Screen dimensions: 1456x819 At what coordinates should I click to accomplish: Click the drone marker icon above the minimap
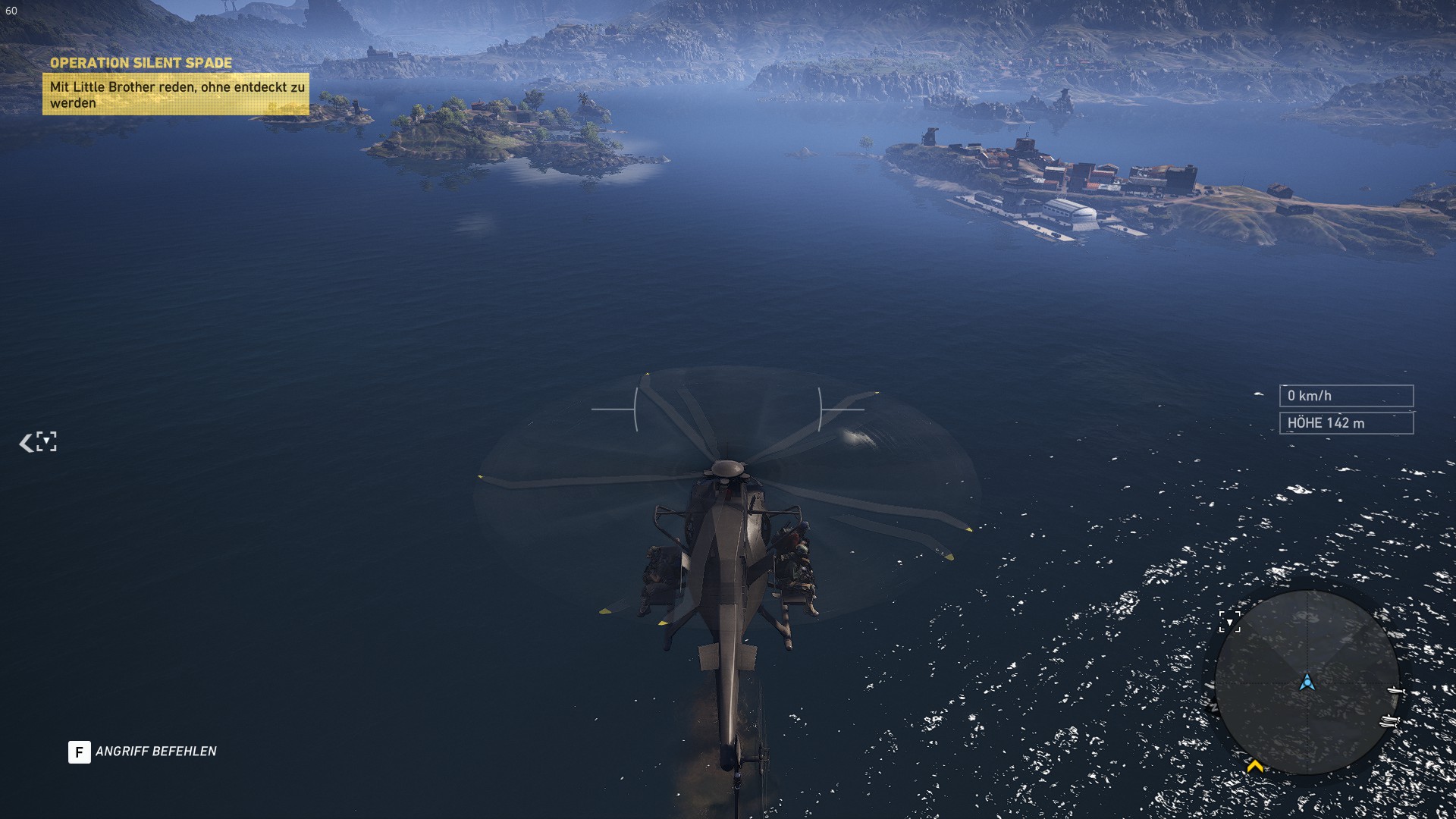tap(1230, 621)
